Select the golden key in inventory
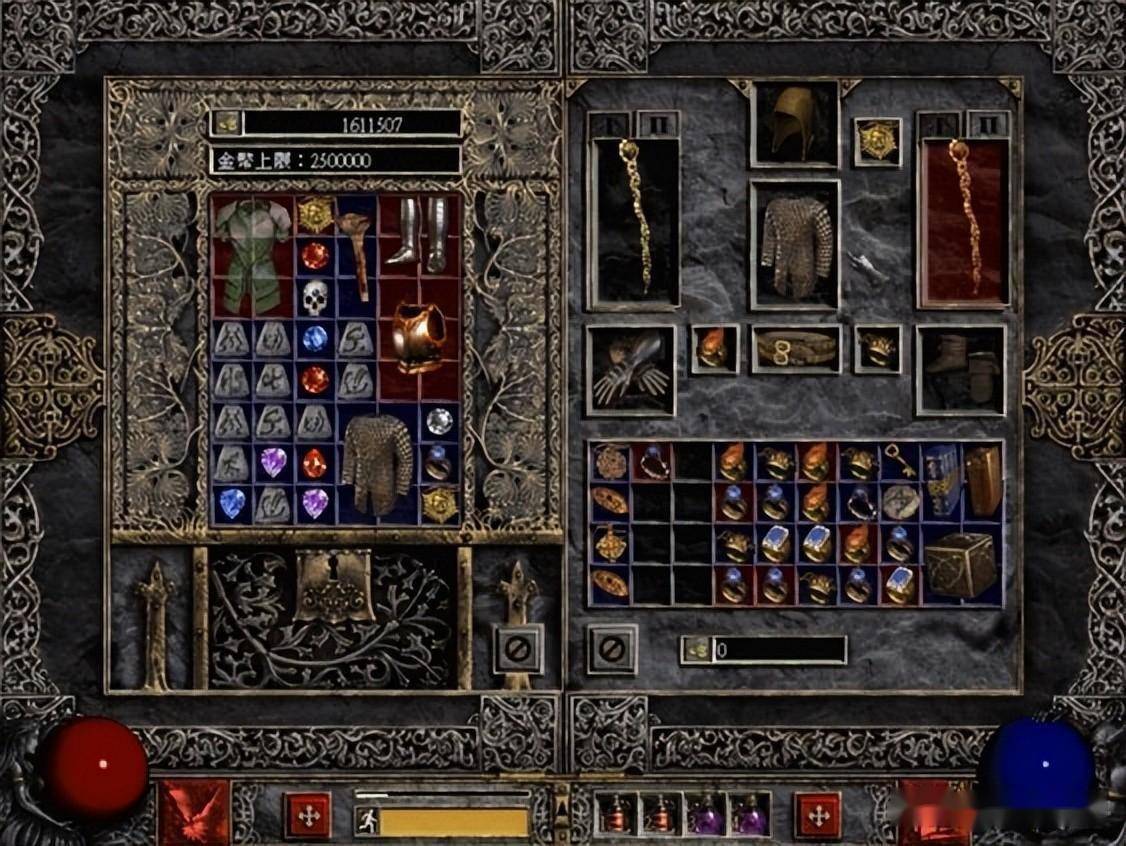1126x846 pixels. [898, 462]
